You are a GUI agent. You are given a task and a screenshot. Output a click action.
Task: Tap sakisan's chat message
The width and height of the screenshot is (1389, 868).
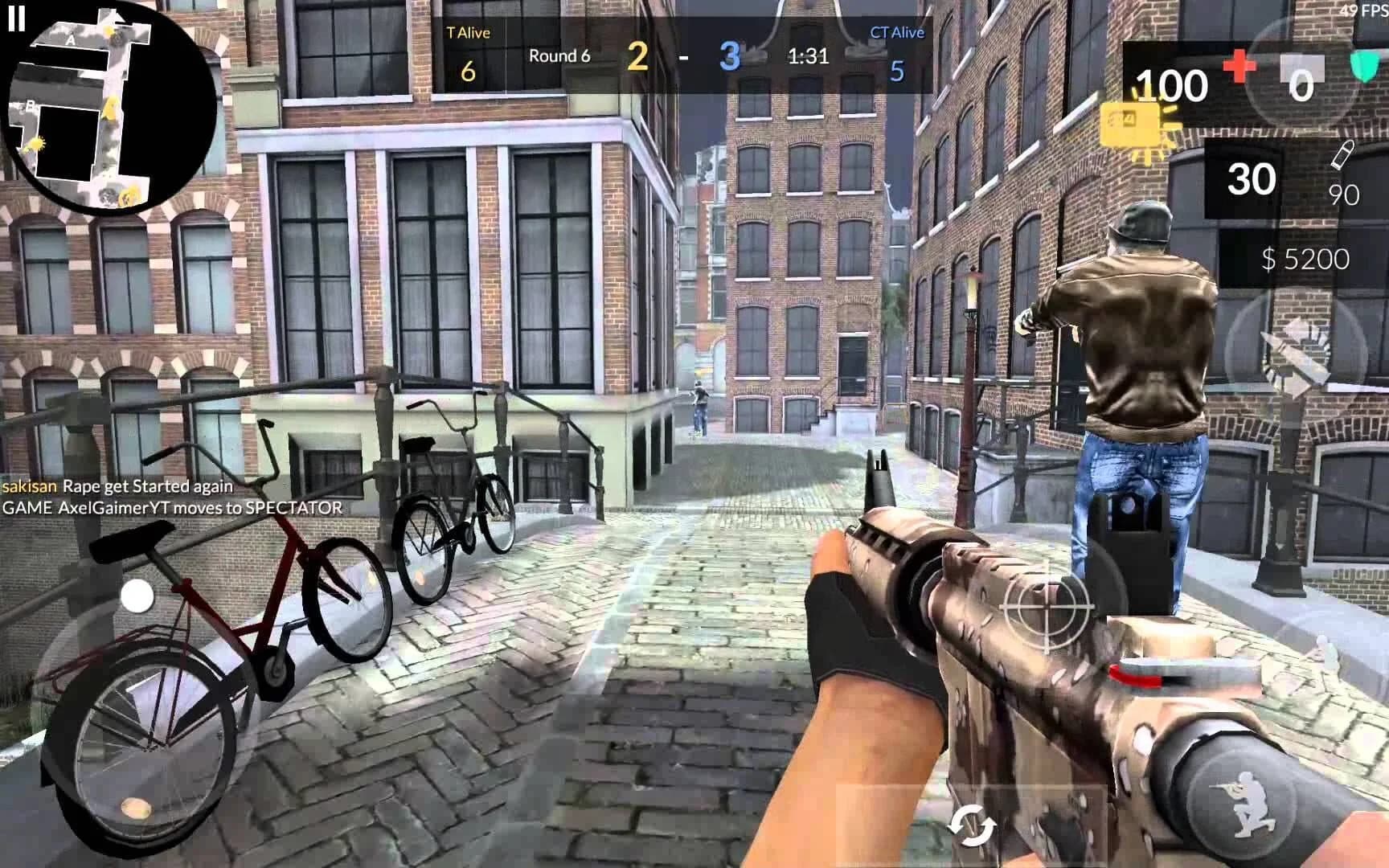click(117, 486)
